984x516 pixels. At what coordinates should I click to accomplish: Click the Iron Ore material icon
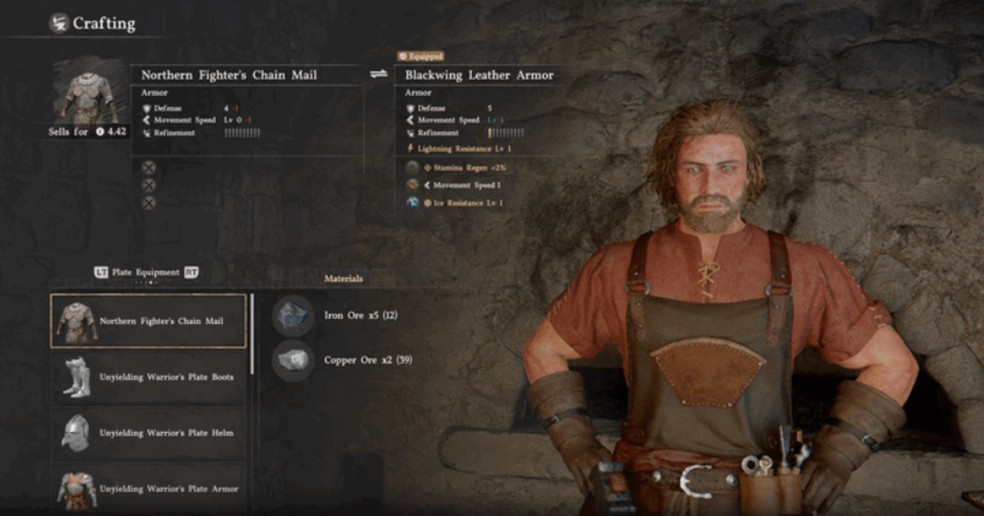pyautogui.click(x=293, y=314)
